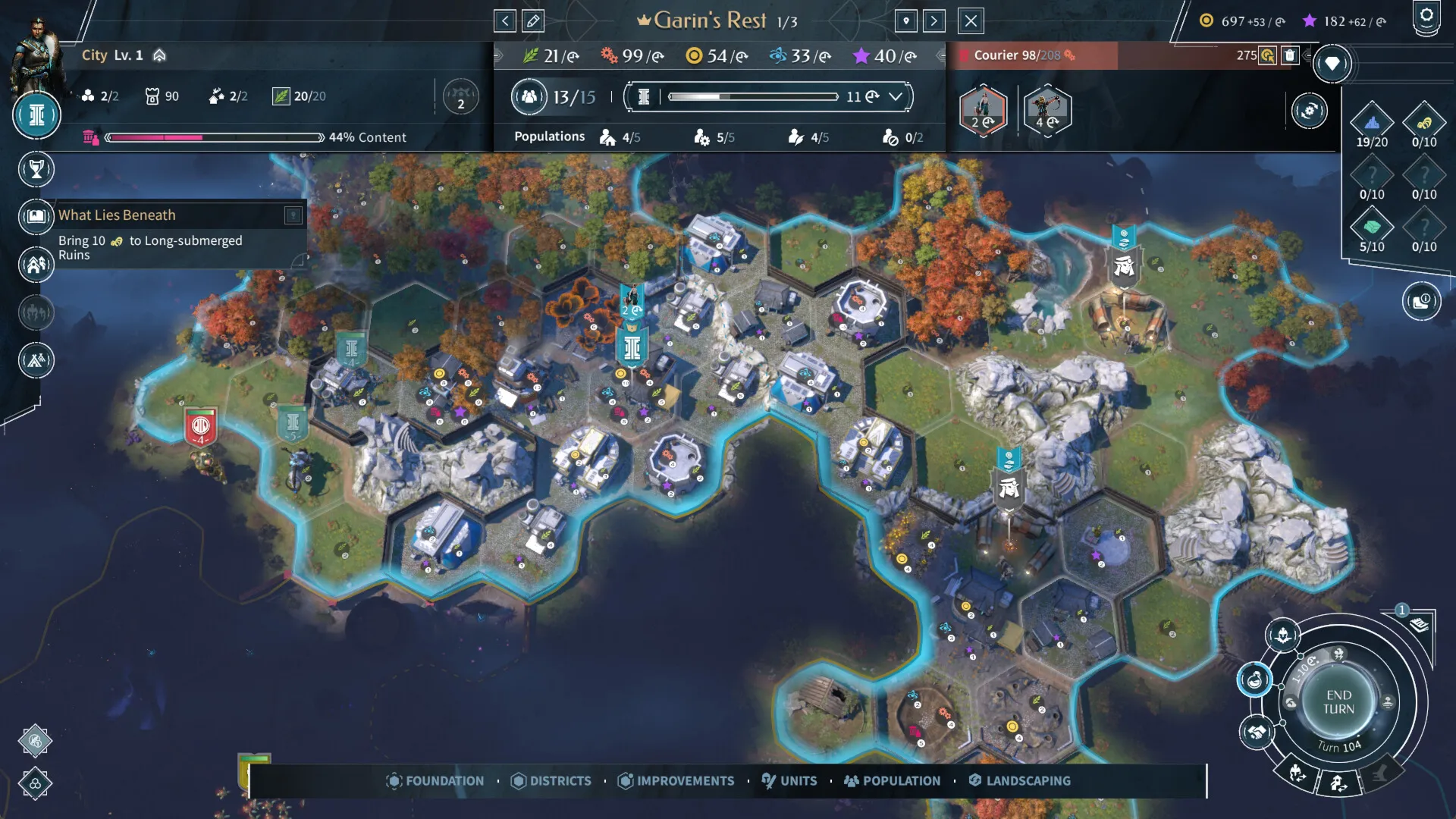The width and height of the screenshot is (1456, 819).
Task: Open the IMPROVEMENTS tab
Action: coord(676,780)
